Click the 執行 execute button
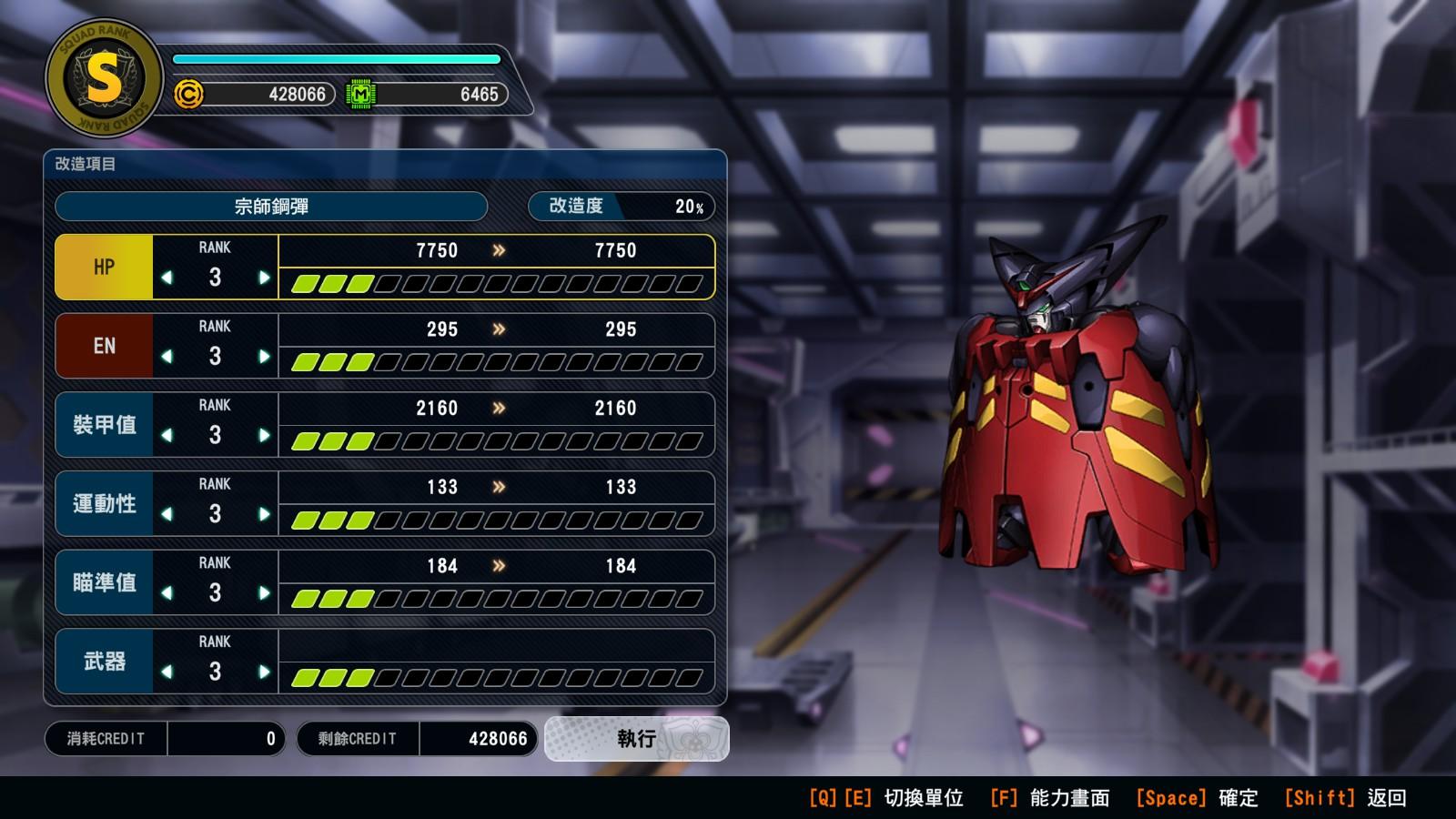The height and width of the screenshot is (819, 1456). point(636,738)
